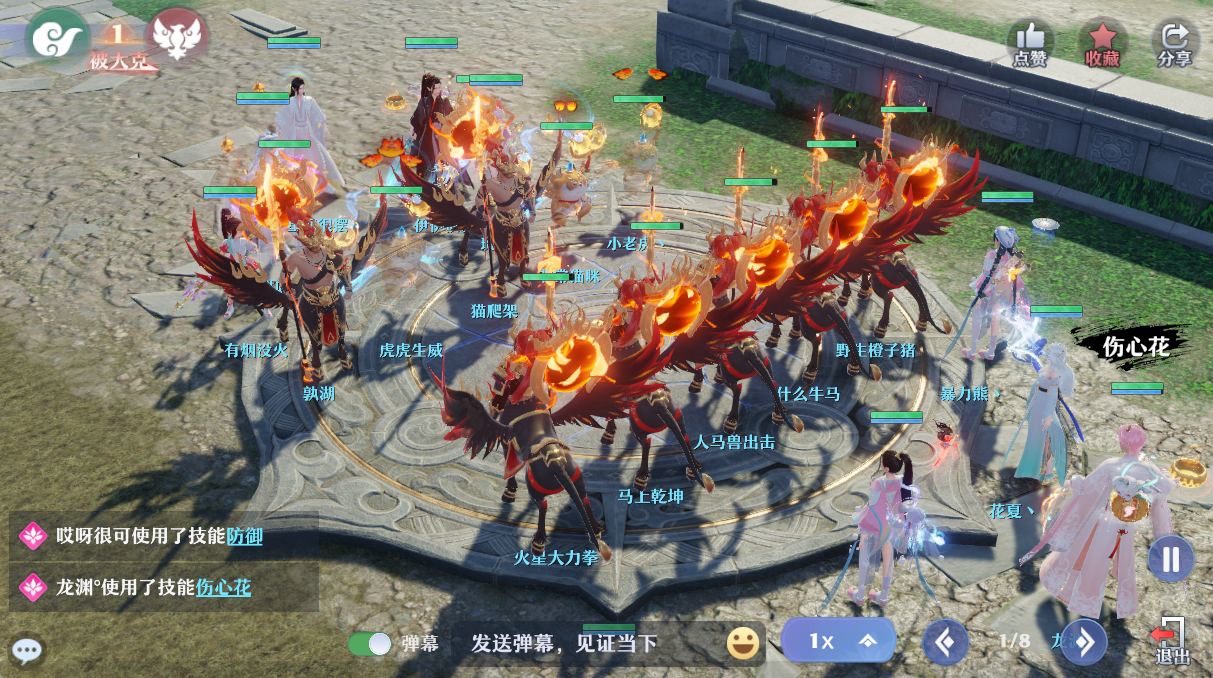Add replay to favorites via 收藏
The width and height of the screenshot is (1213, 678).
tap(1102, 43)
